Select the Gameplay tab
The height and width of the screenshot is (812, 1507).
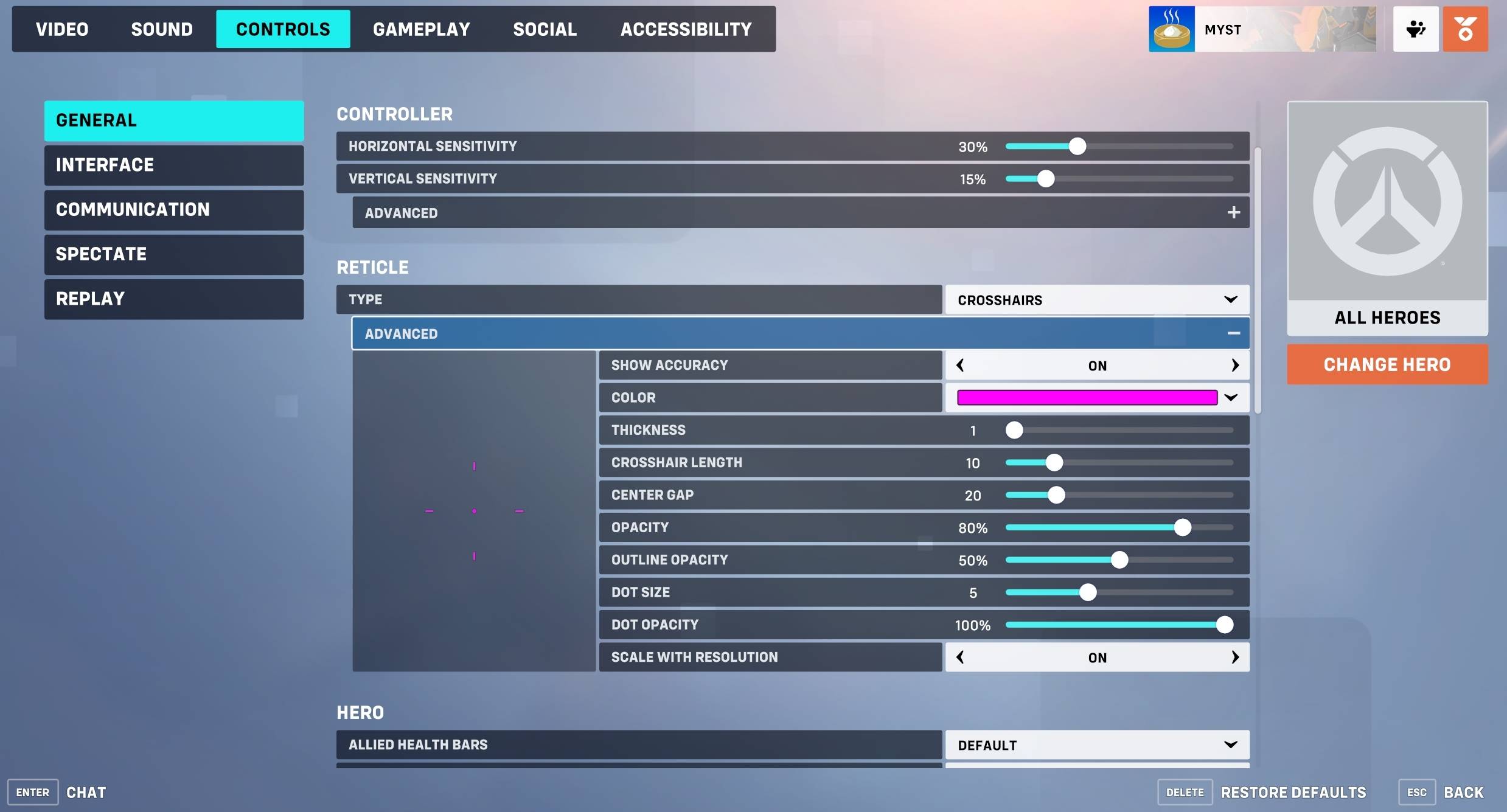[421, 29]
